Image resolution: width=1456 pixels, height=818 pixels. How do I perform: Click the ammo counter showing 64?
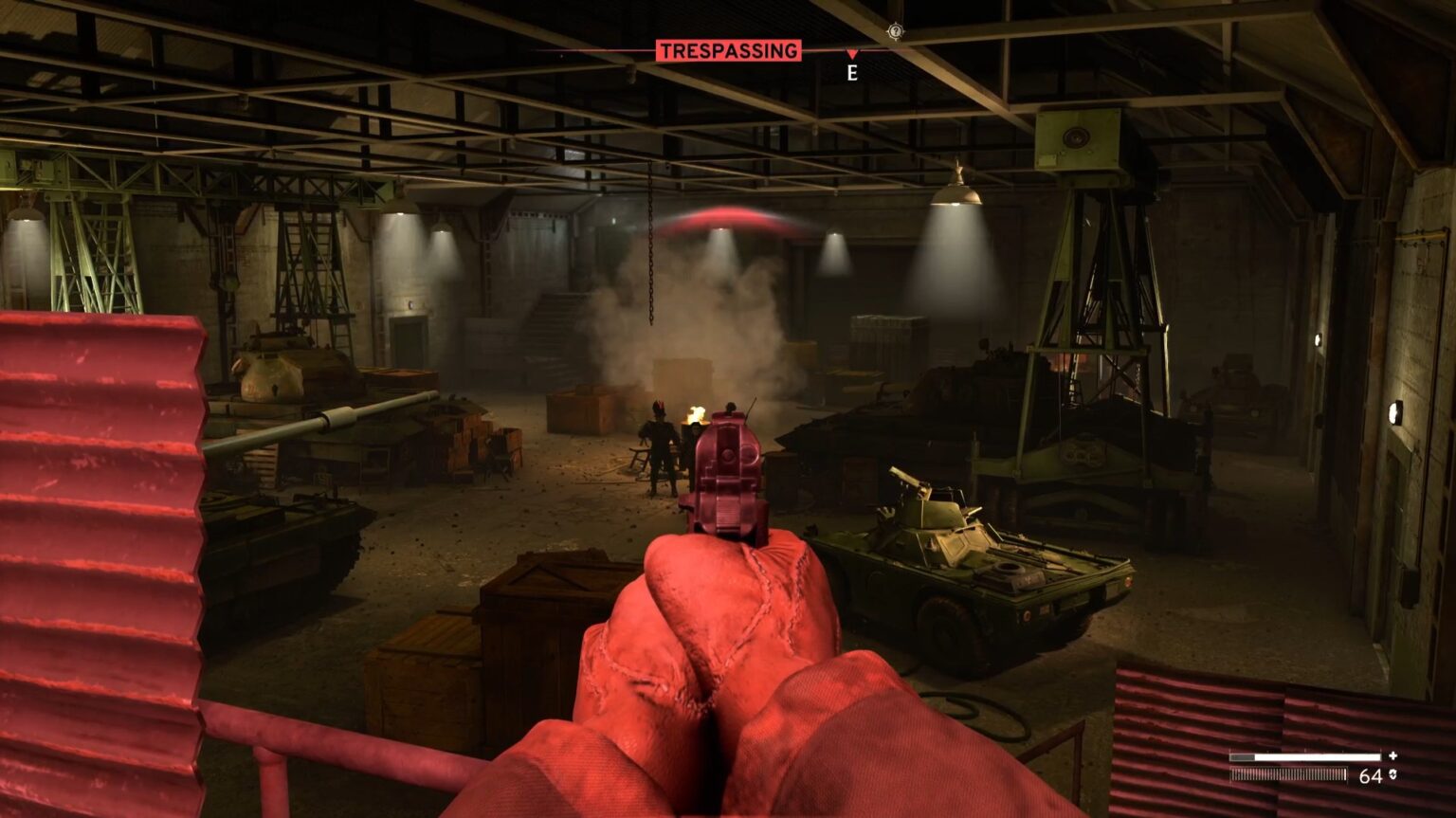(1371, 774)
